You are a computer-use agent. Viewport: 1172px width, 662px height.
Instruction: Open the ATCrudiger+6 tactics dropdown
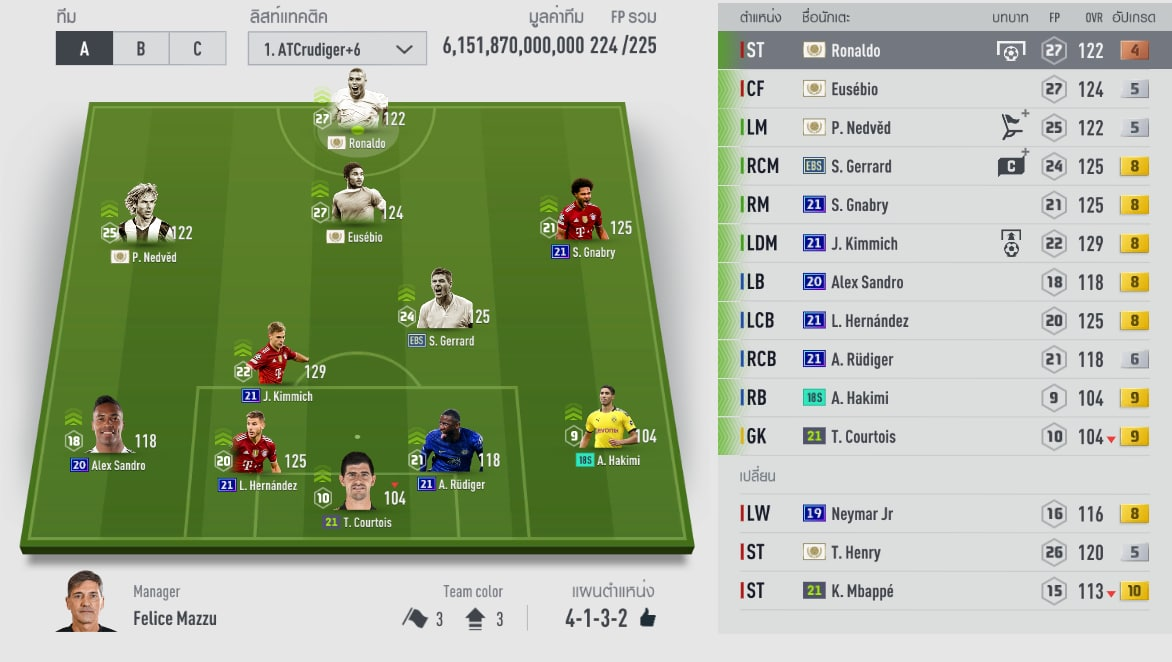pos(337,49)
